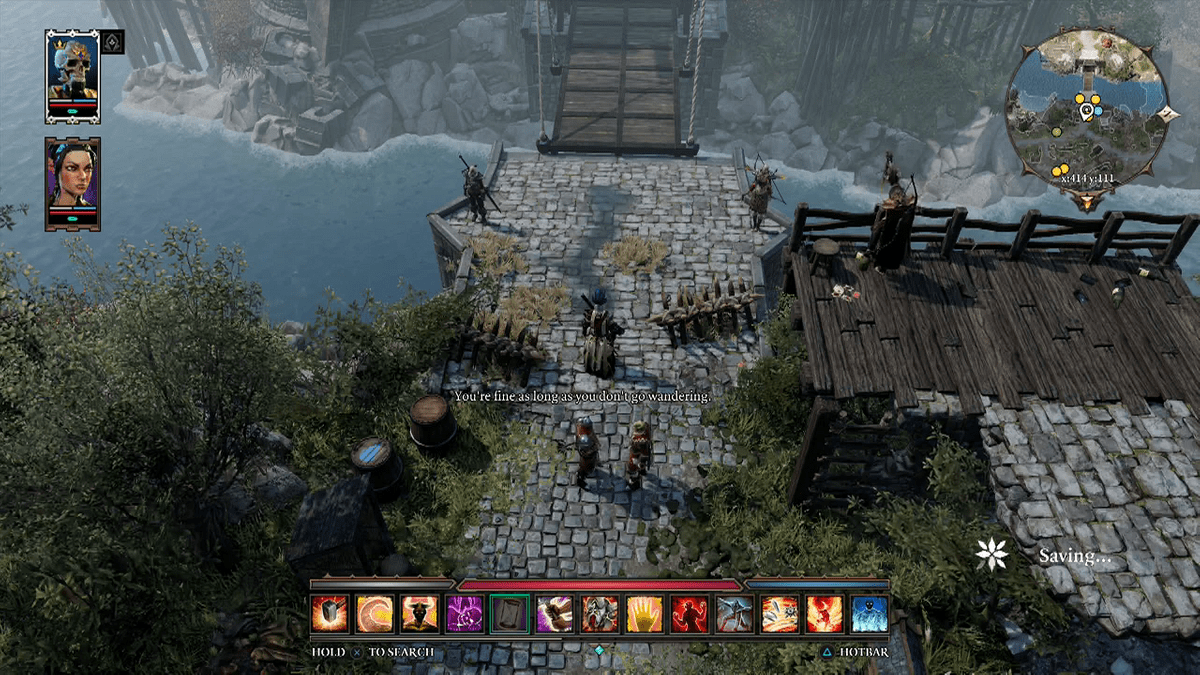Cast the purple glowing magic skill
Screen dimensions: 1200x675
tap(464, 613)
